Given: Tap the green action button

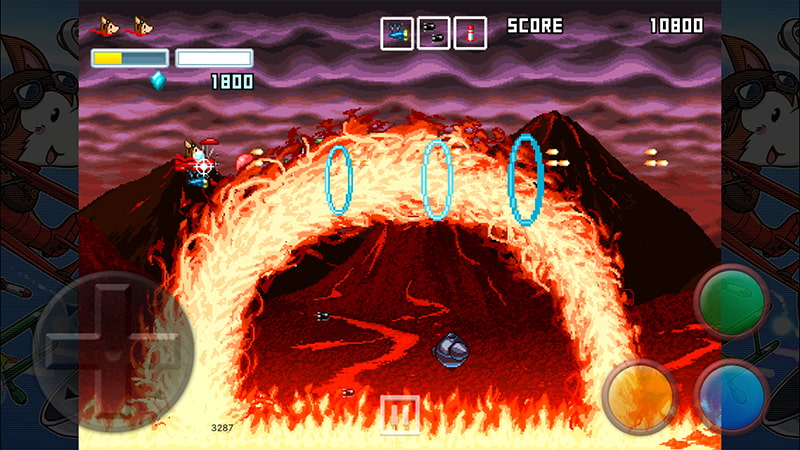Looking at the screenshot, I should [730, 300].
